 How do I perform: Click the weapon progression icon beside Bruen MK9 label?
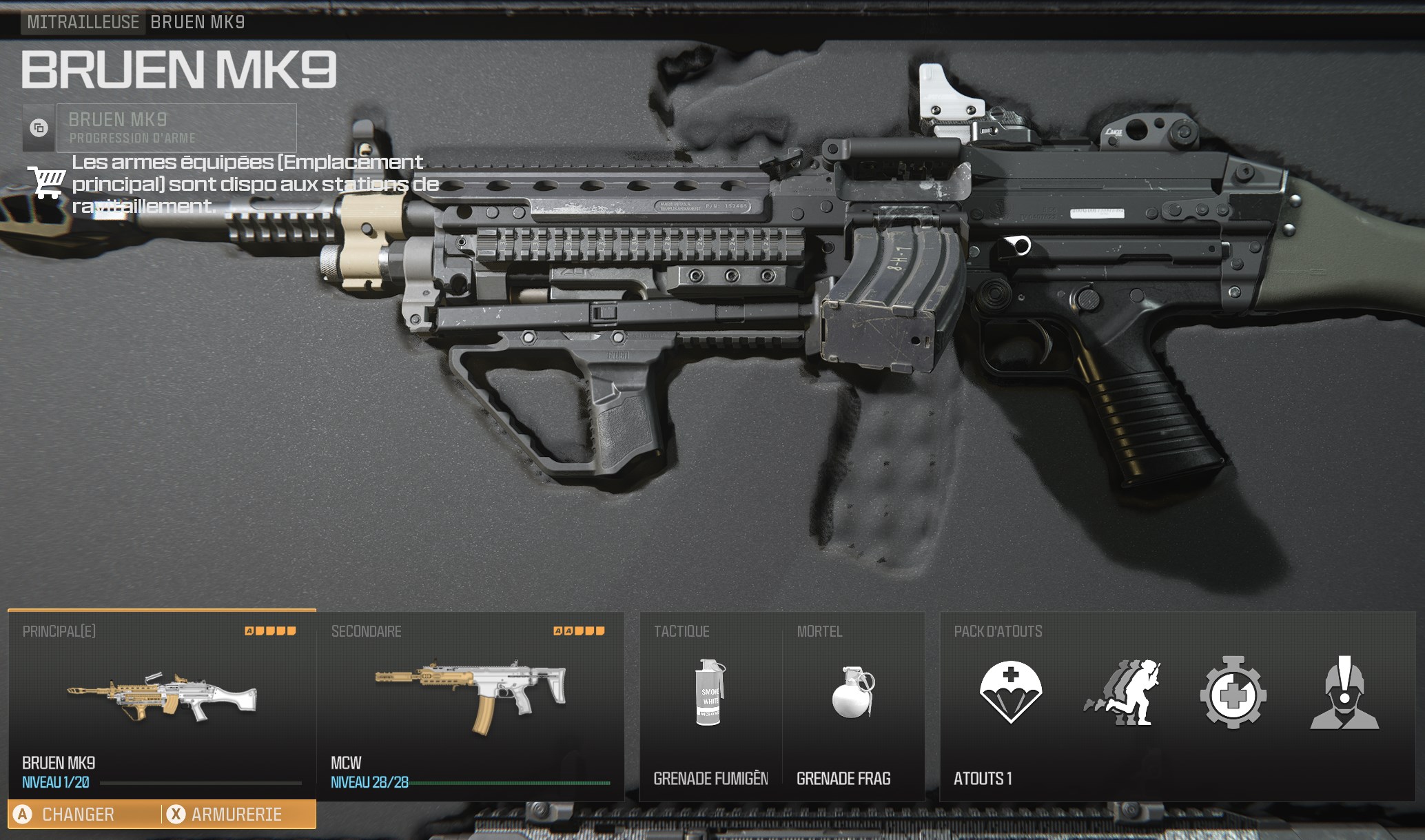coord(39,127)
